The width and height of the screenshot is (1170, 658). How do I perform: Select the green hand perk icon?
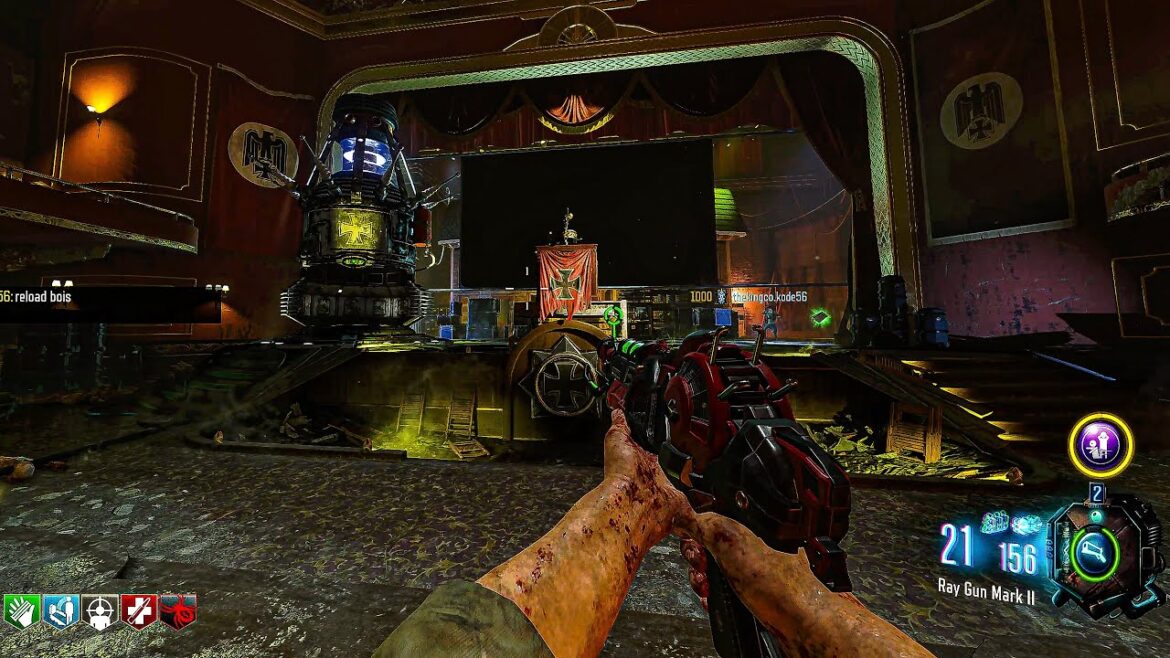(x=21, y=611)
